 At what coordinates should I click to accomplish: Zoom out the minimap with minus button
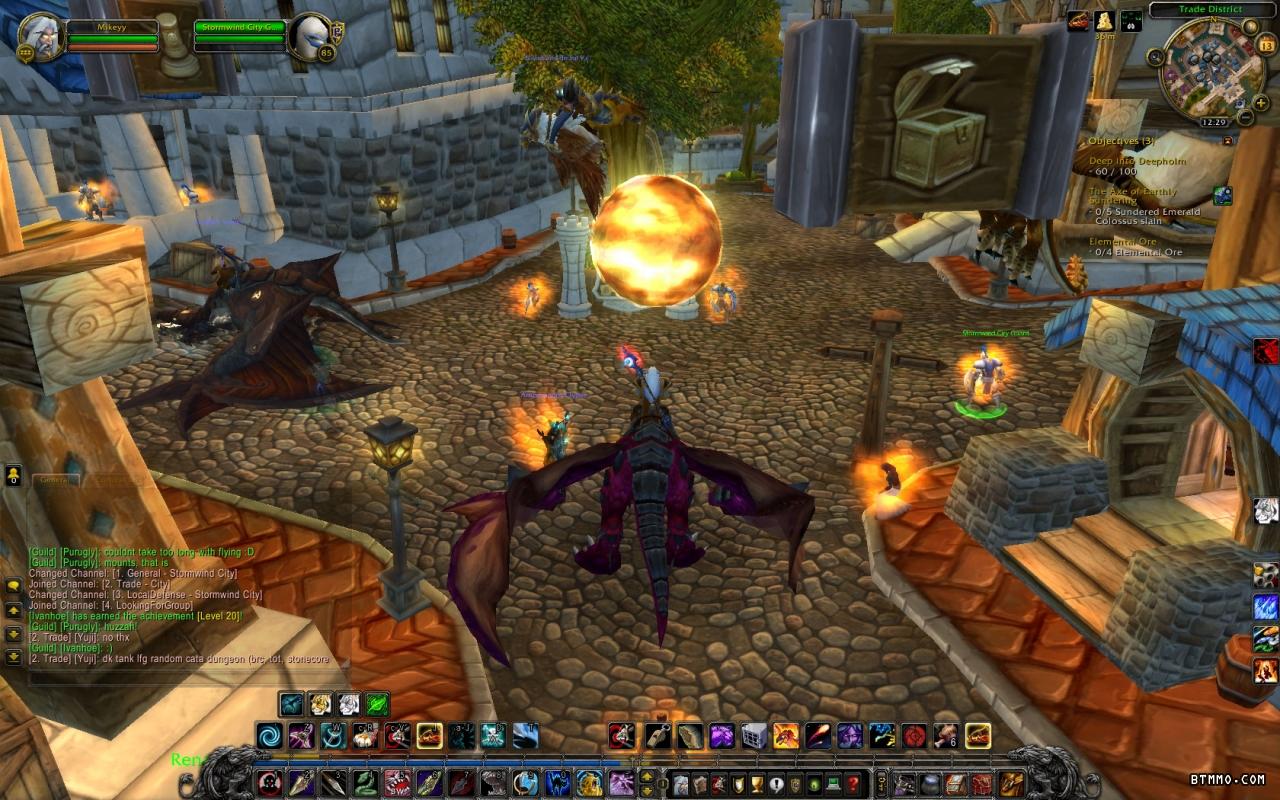click(1246, 117)
